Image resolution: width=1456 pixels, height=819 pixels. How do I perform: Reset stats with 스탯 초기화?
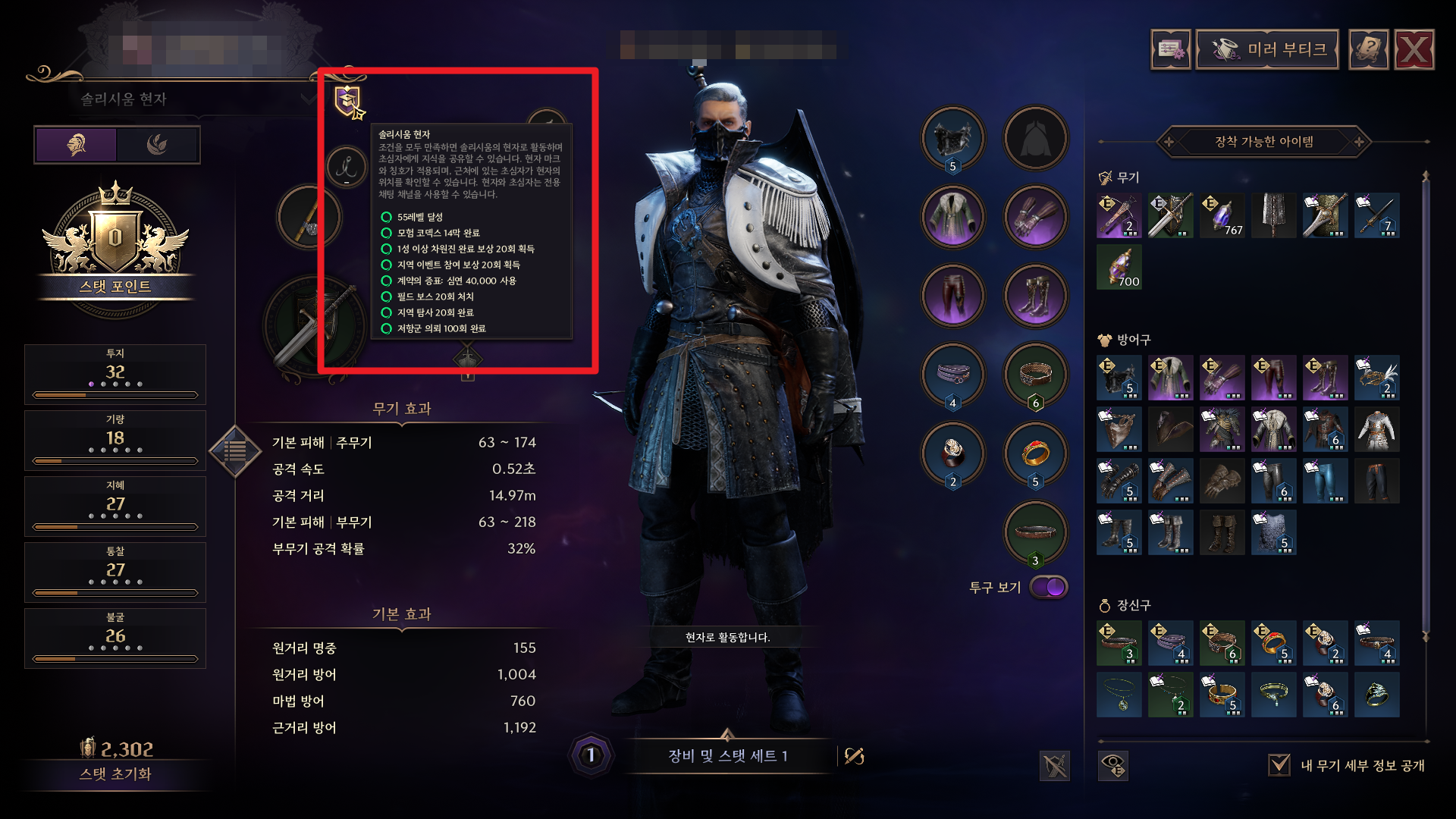(115, 774)
